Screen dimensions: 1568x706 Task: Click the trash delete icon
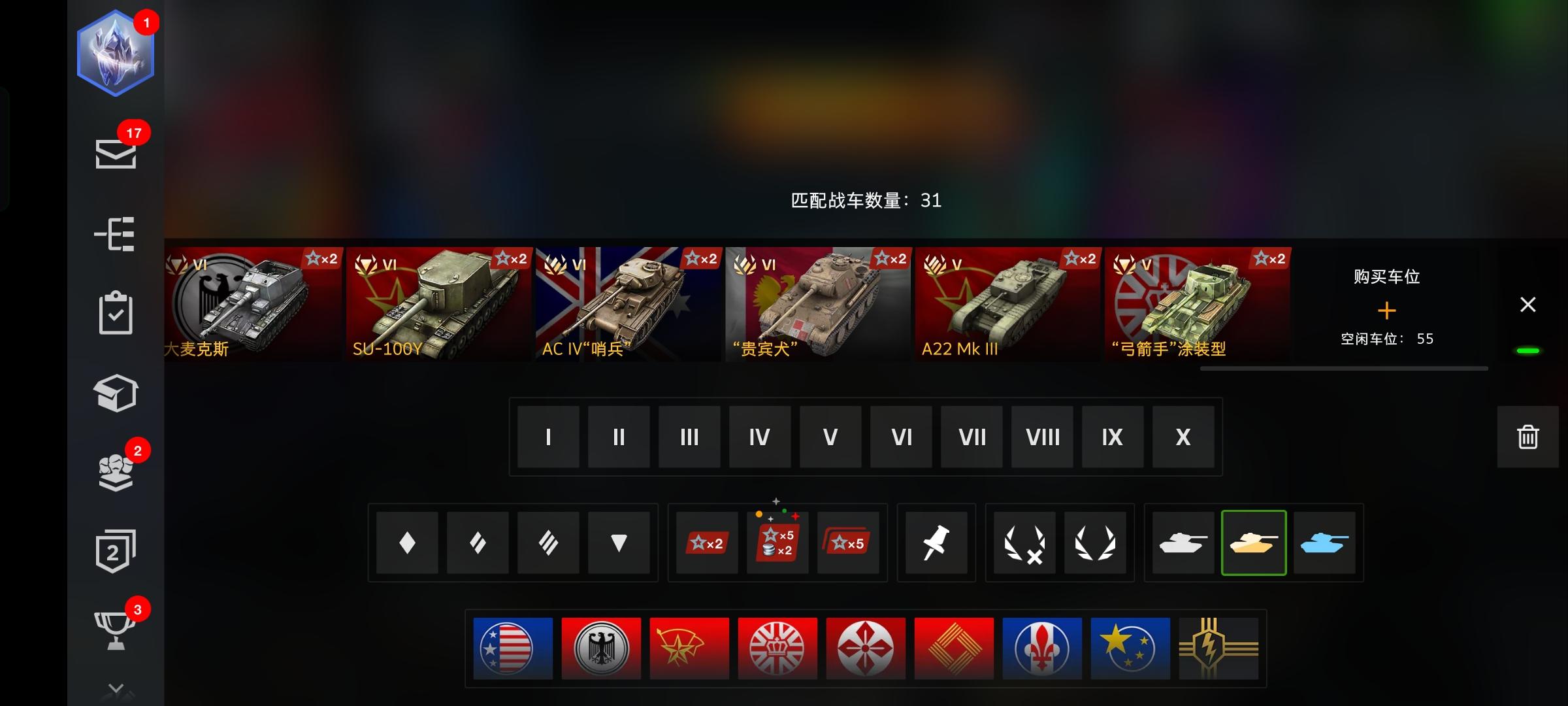tap(1527, 437)
